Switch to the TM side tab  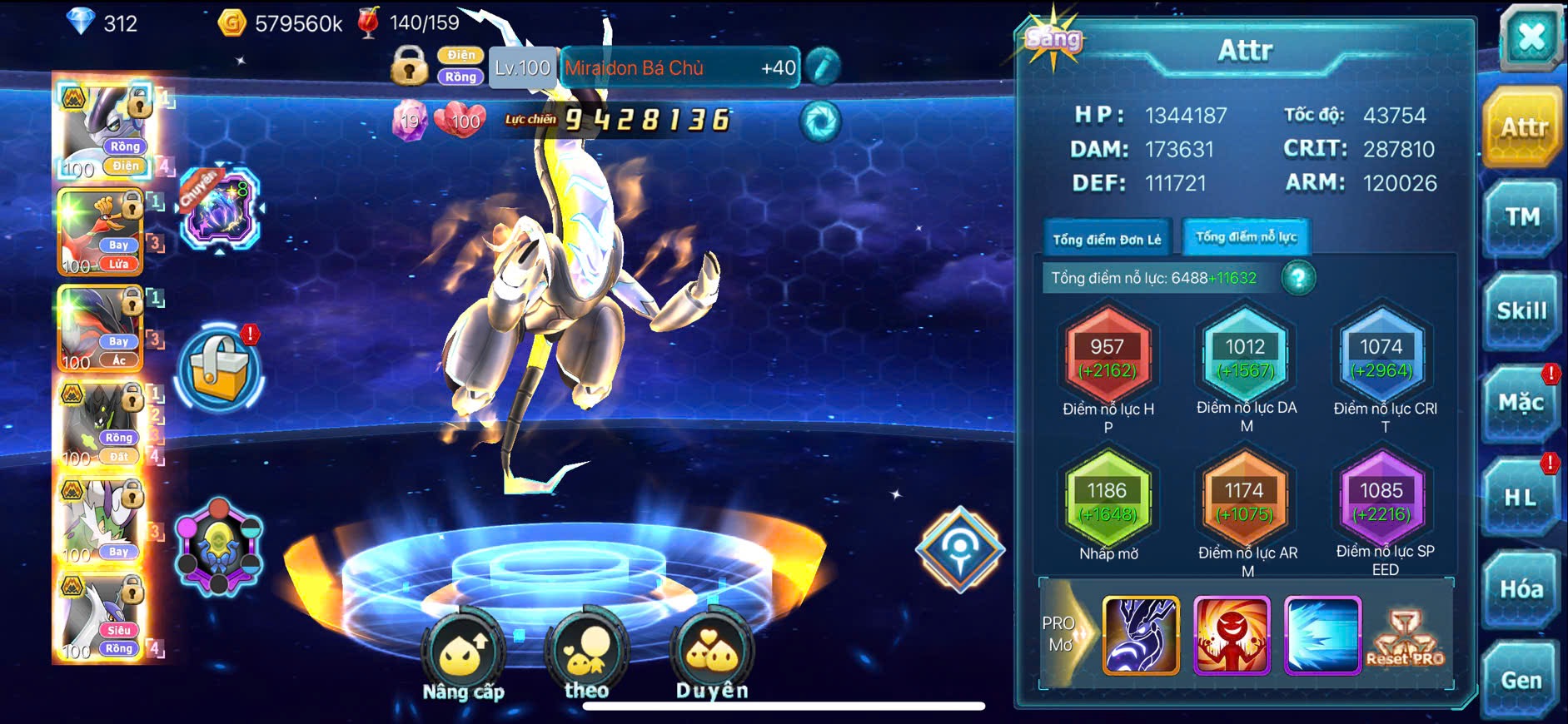(1522, 218)
